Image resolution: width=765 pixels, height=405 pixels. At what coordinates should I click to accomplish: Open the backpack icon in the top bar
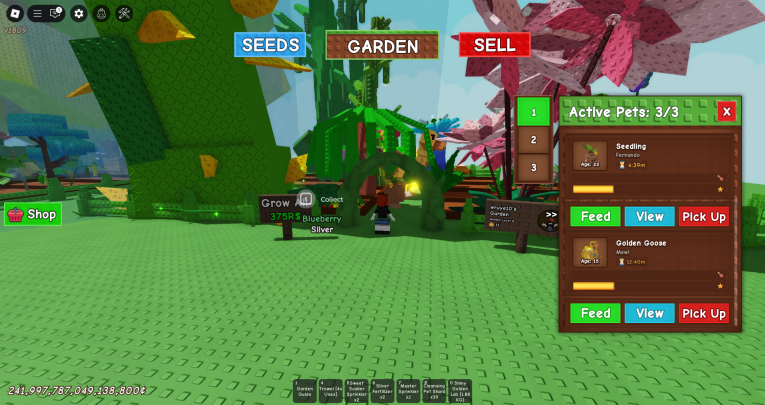(x=101, y=13)
